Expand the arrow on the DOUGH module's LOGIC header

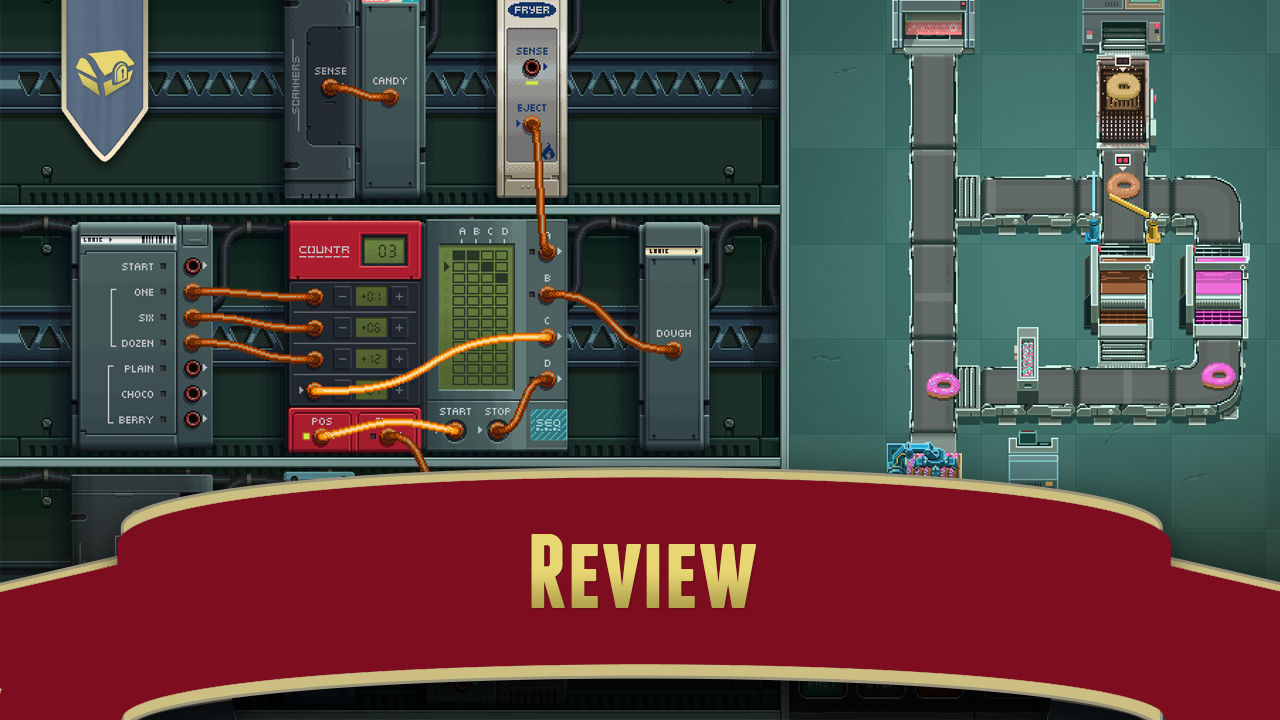[x=696, y=251]
